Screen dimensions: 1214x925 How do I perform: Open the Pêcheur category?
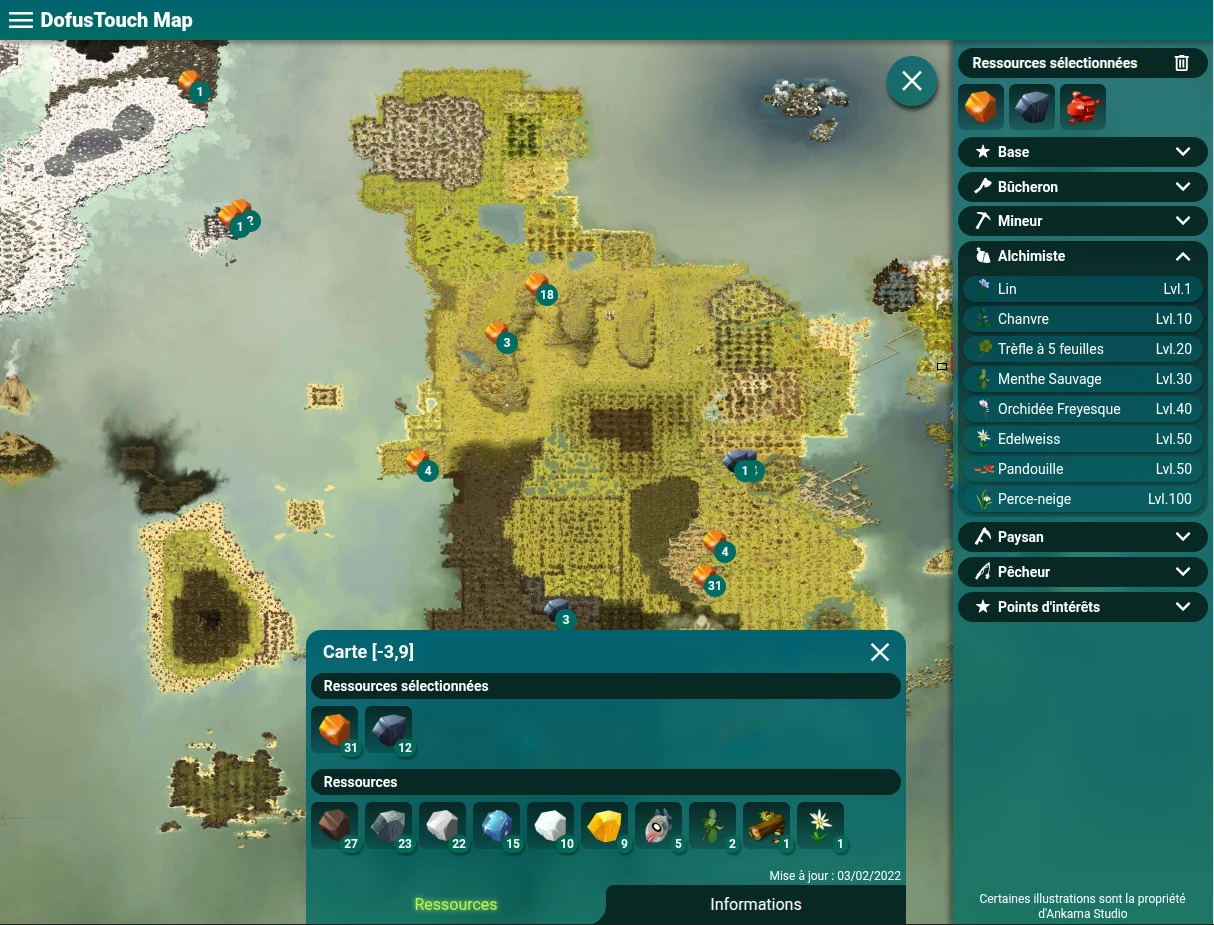1082,572
